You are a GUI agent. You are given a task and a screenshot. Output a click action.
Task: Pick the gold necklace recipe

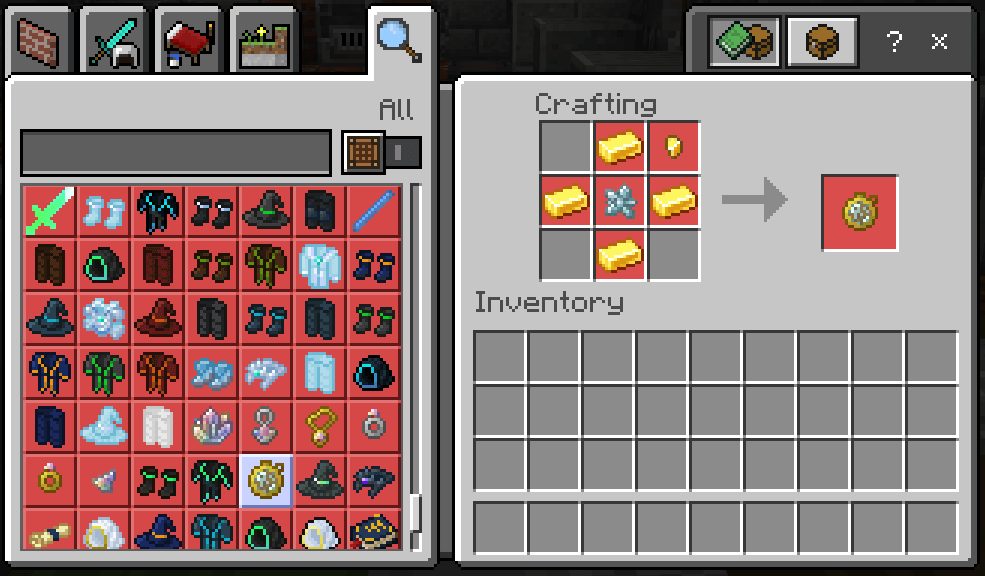point(321,426)
